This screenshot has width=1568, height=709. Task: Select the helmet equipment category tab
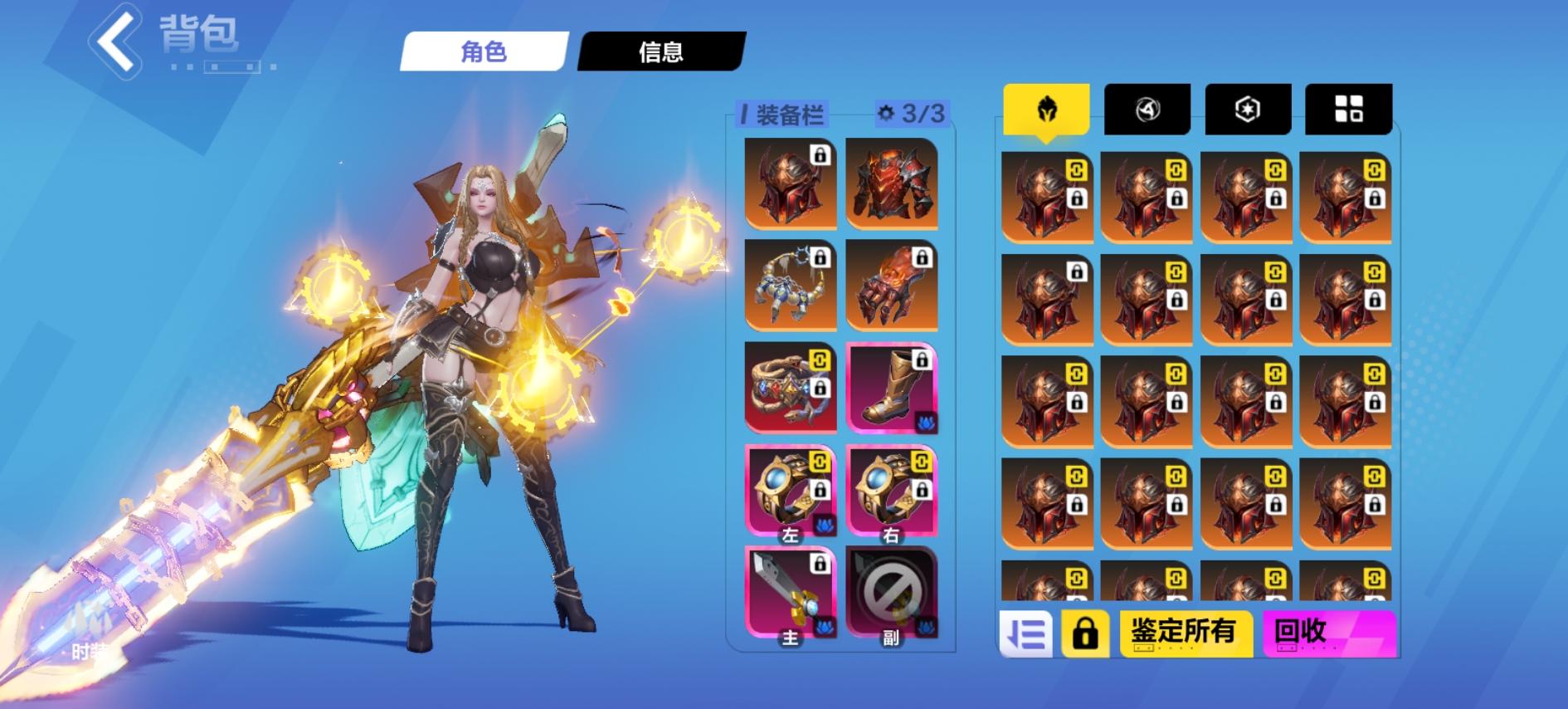point(1046,109)
